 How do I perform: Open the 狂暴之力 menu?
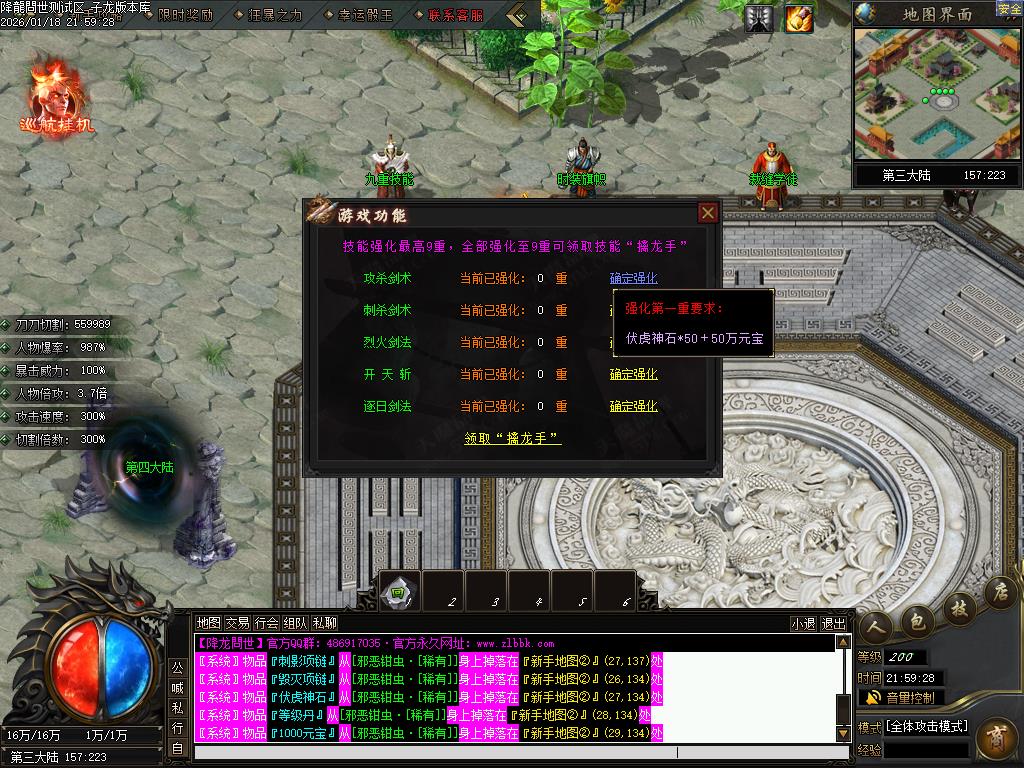pos(272,15)
